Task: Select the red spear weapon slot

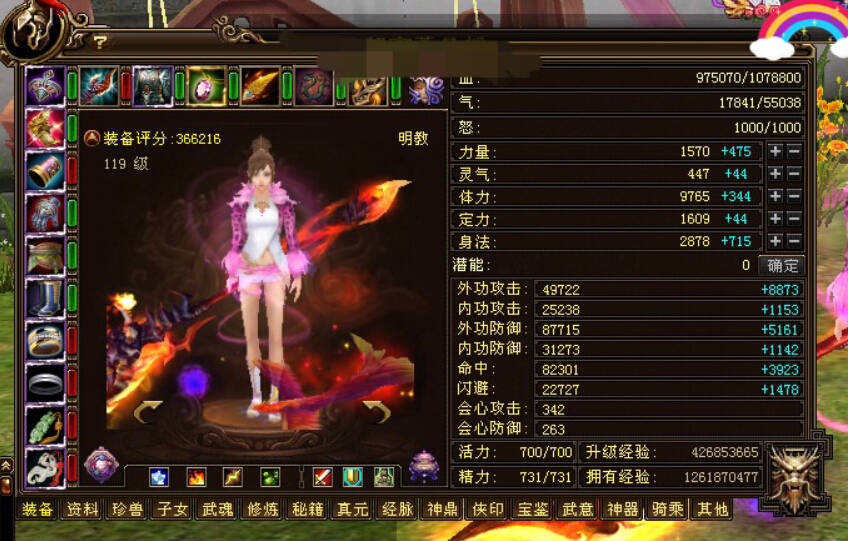Action: coord(98,85)
